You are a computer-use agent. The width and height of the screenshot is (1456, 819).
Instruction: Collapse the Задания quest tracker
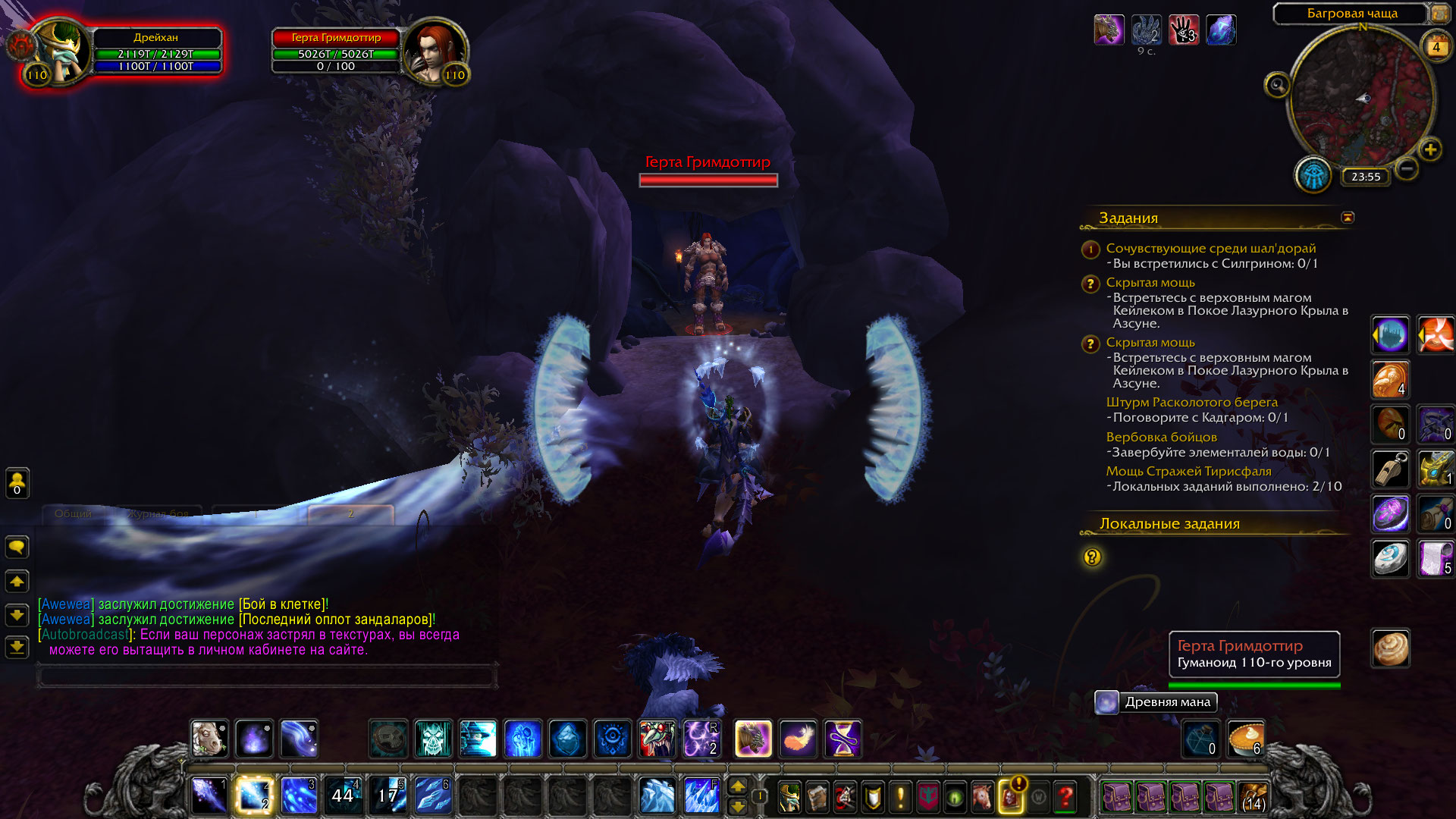[1348, 218]
